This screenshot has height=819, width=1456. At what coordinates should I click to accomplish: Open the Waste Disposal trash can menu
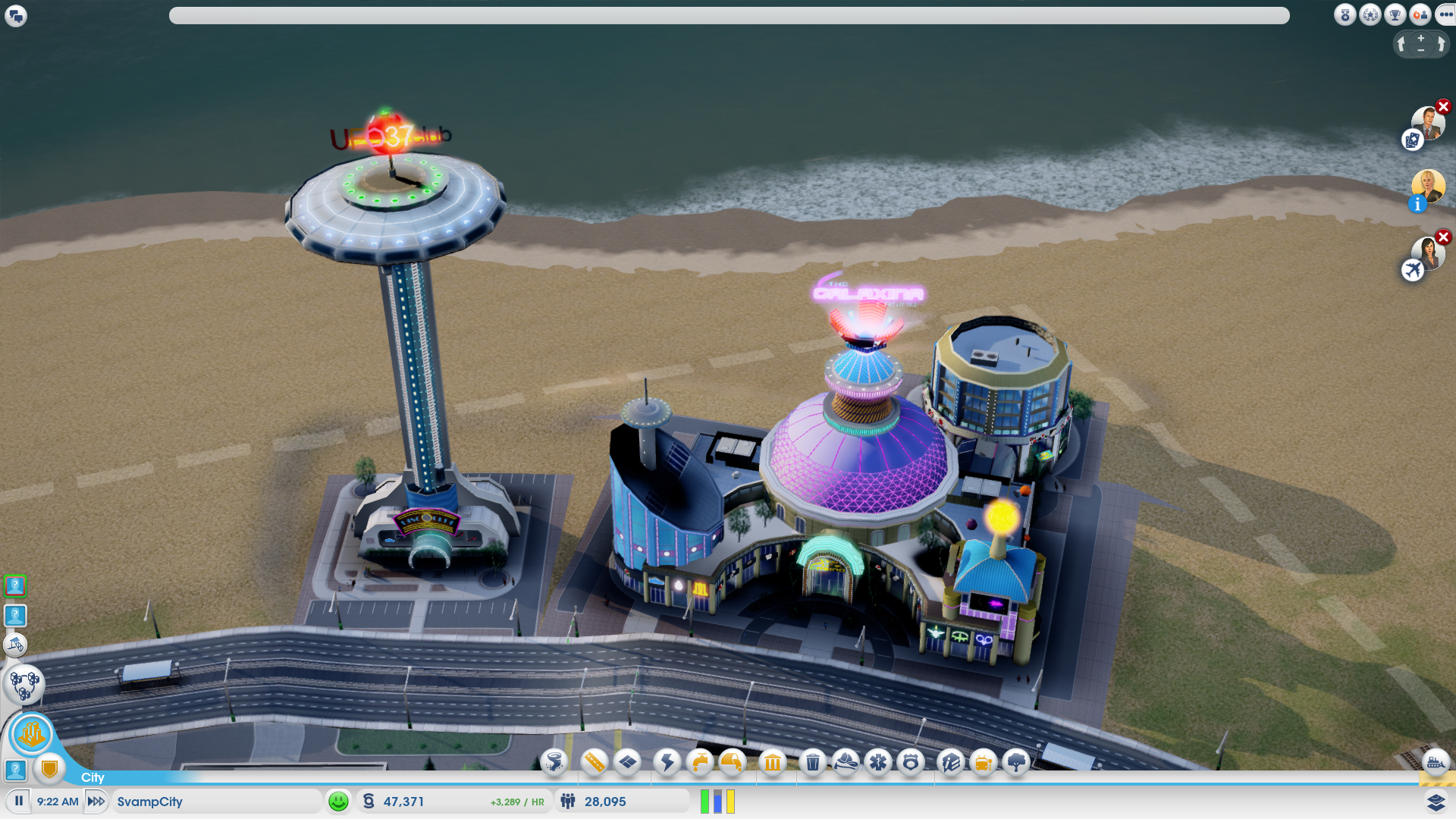point(812,761)
